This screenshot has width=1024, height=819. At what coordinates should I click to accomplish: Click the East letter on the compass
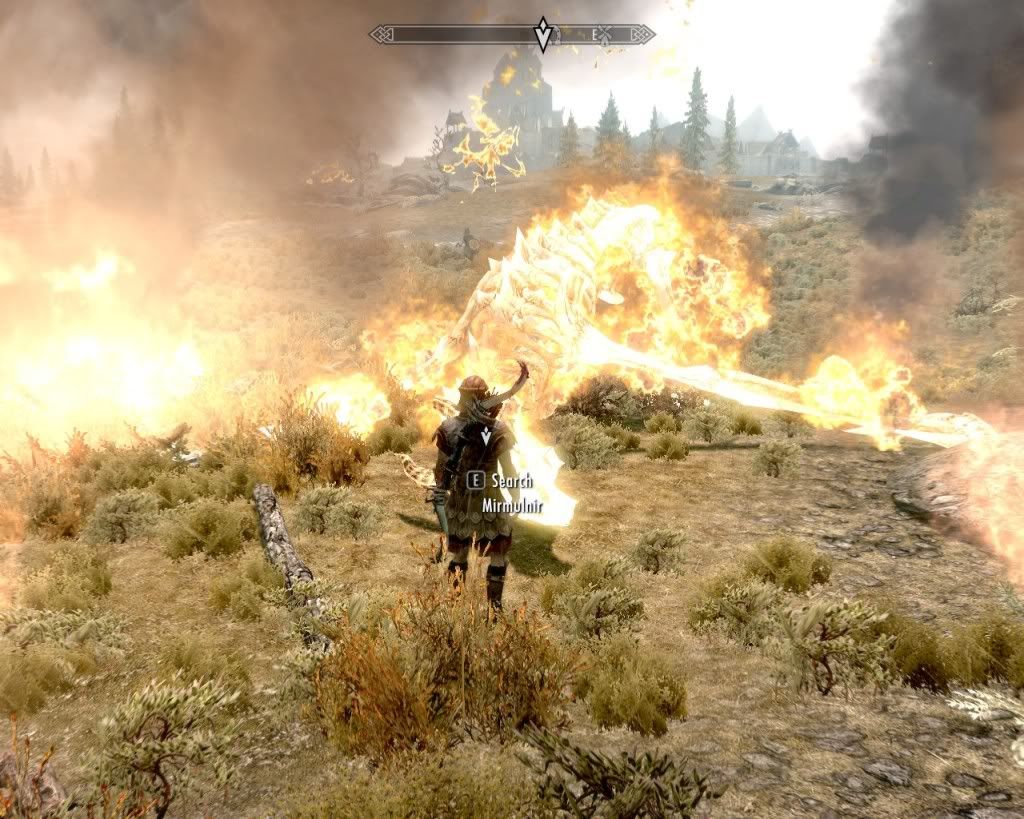pyautogui.click(x=595, y=34)
